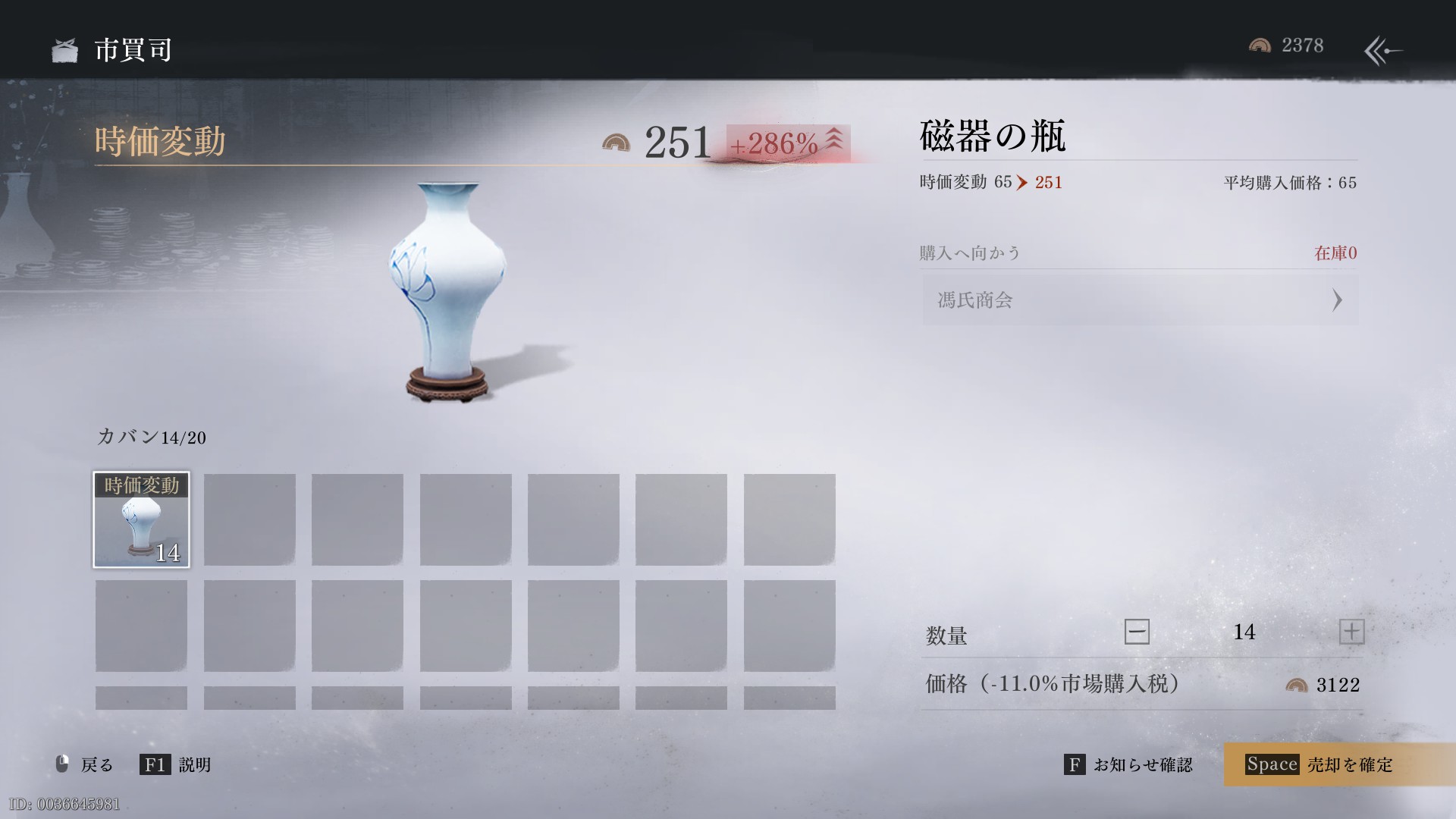Open the 説明 help explanation
Screen dimensions: 1456x819
(176, 764)
